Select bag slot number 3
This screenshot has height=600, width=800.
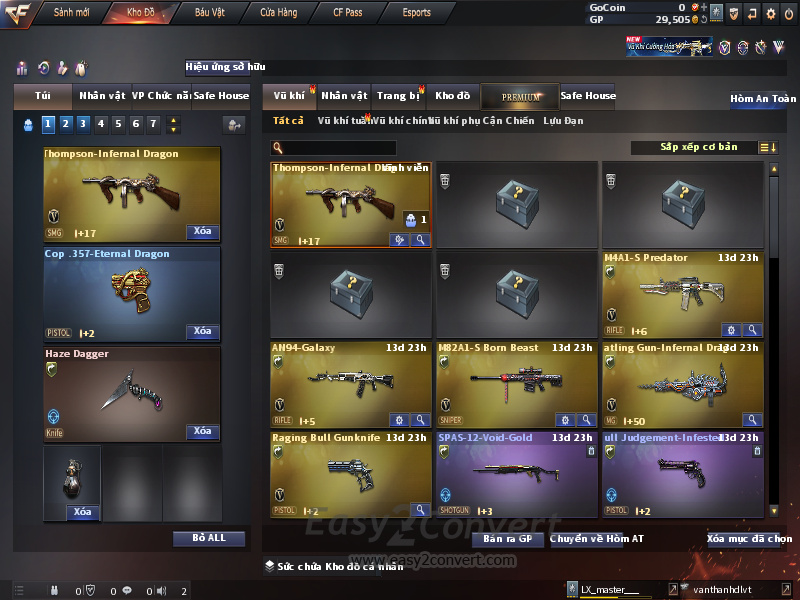tap(83, 124)
